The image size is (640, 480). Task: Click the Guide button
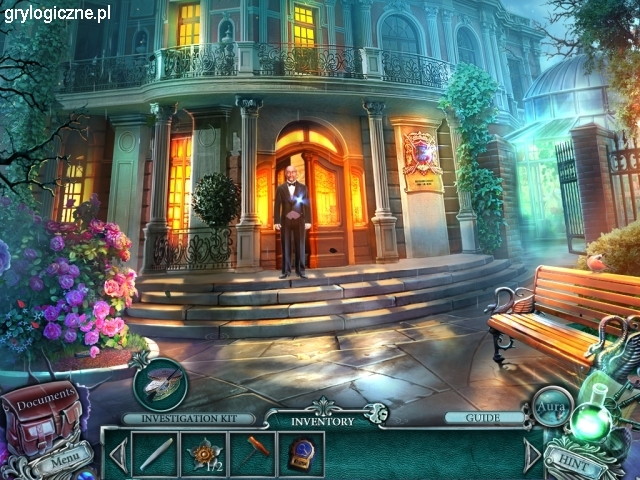(484, 418)
